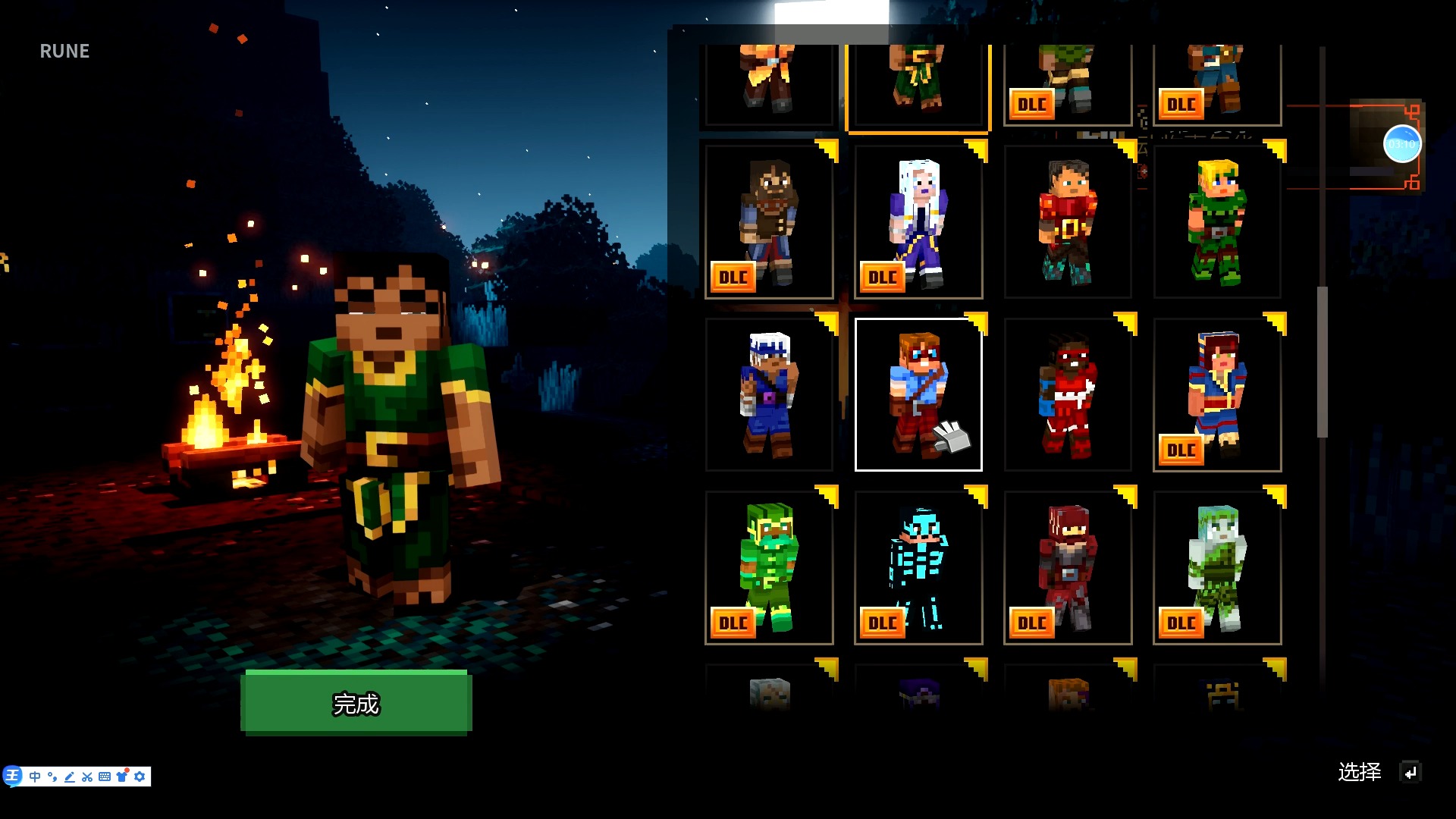Viewport: 1456px width, 819px height.
Task: Select the blonde green-tunic skin
Action: (x=1217, y=221)
